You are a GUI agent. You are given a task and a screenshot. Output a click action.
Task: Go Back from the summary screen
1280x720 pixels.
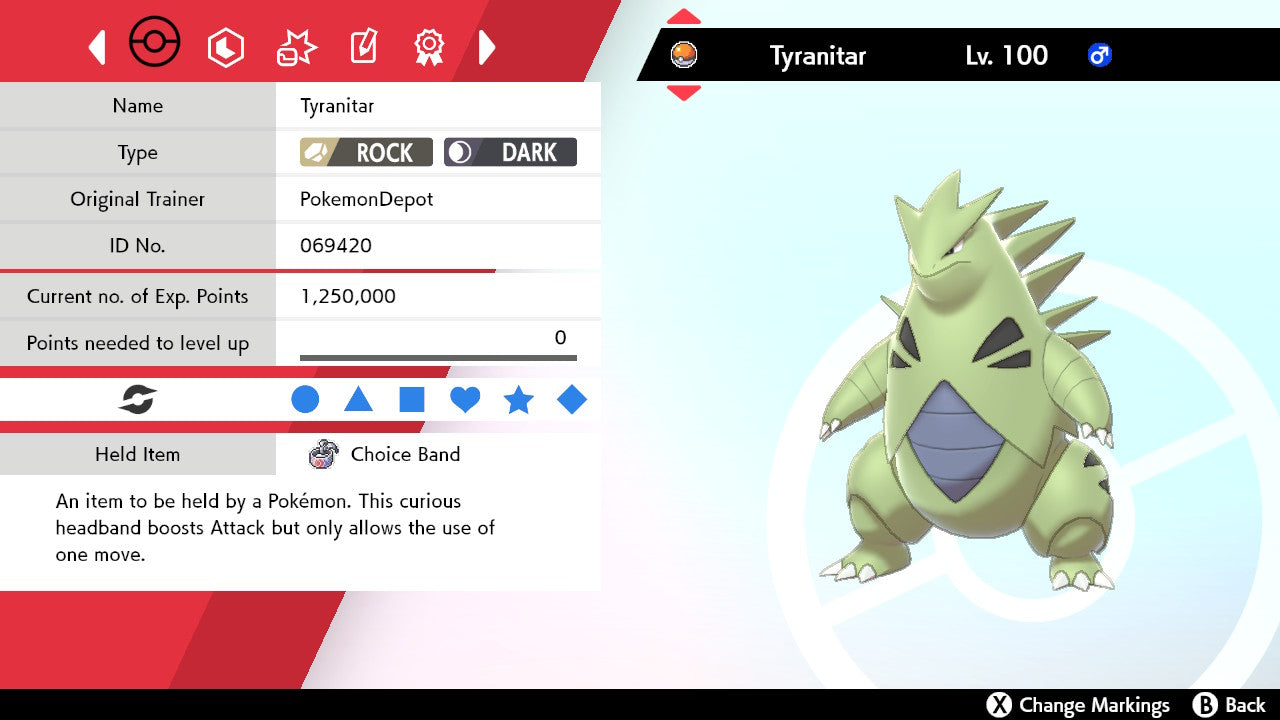click(x=1230, y=705)
